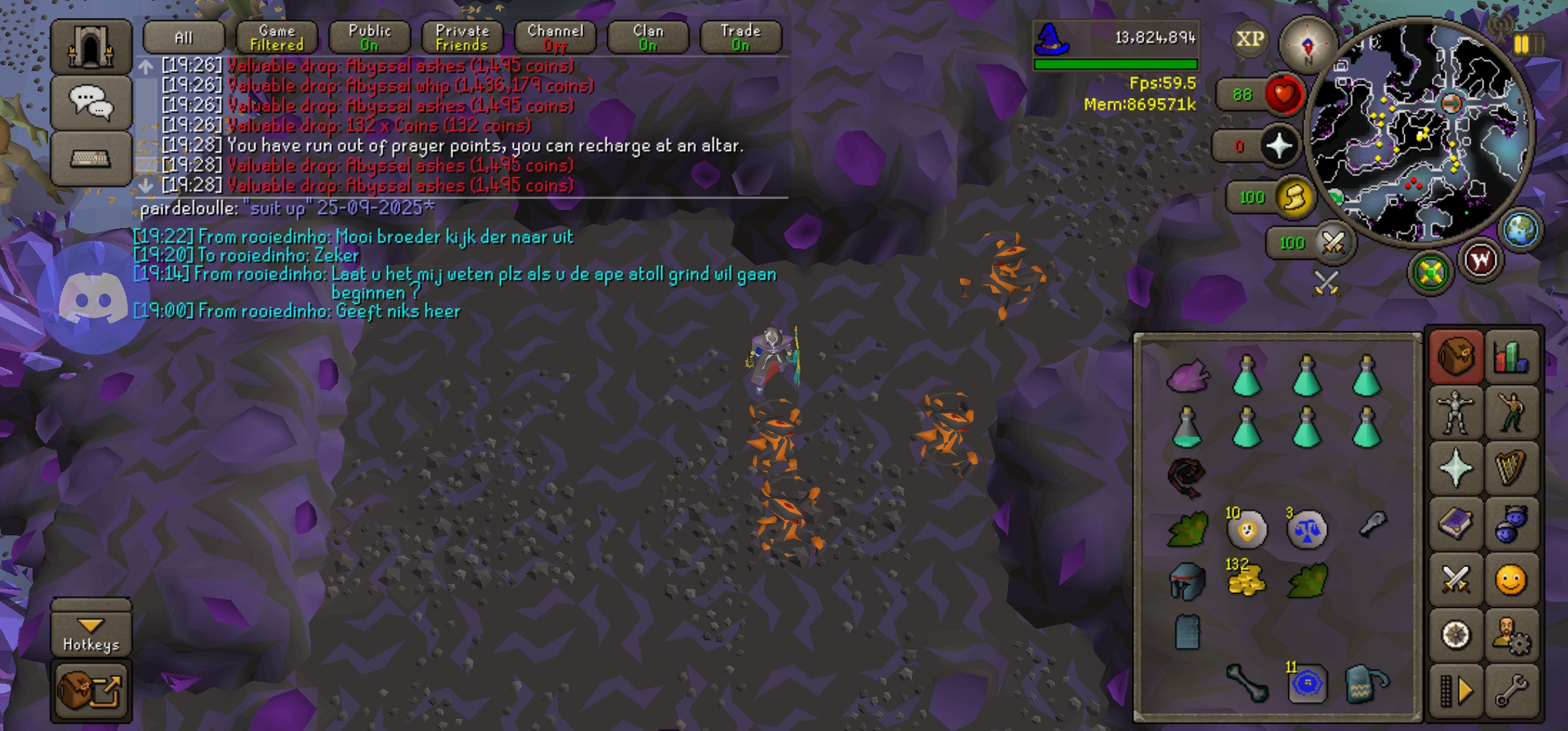
Task: Select the Private chat tab
Action: 462,38
